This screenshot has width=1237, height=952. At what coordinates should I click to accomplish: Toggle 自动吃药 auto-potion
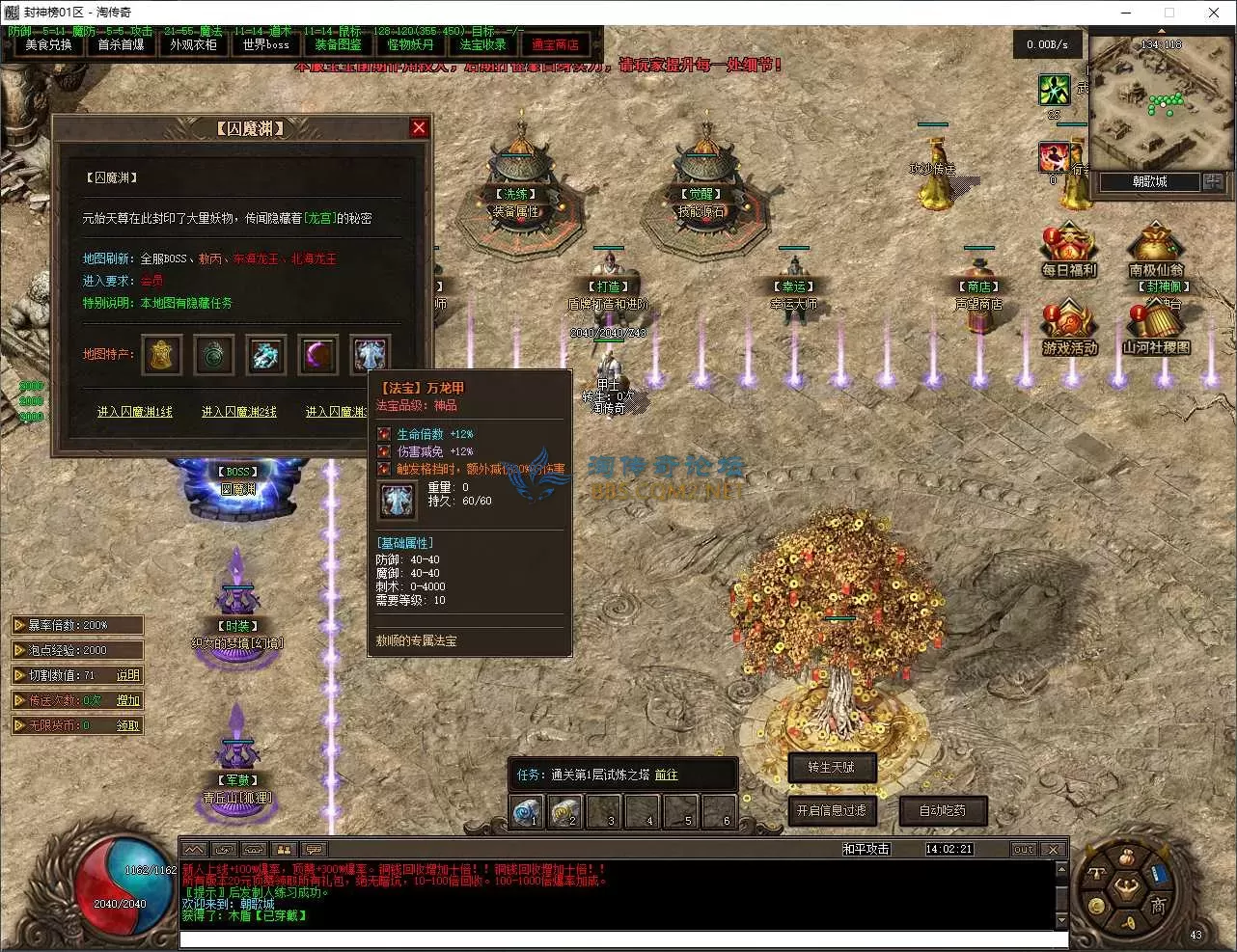click(943, 811)
